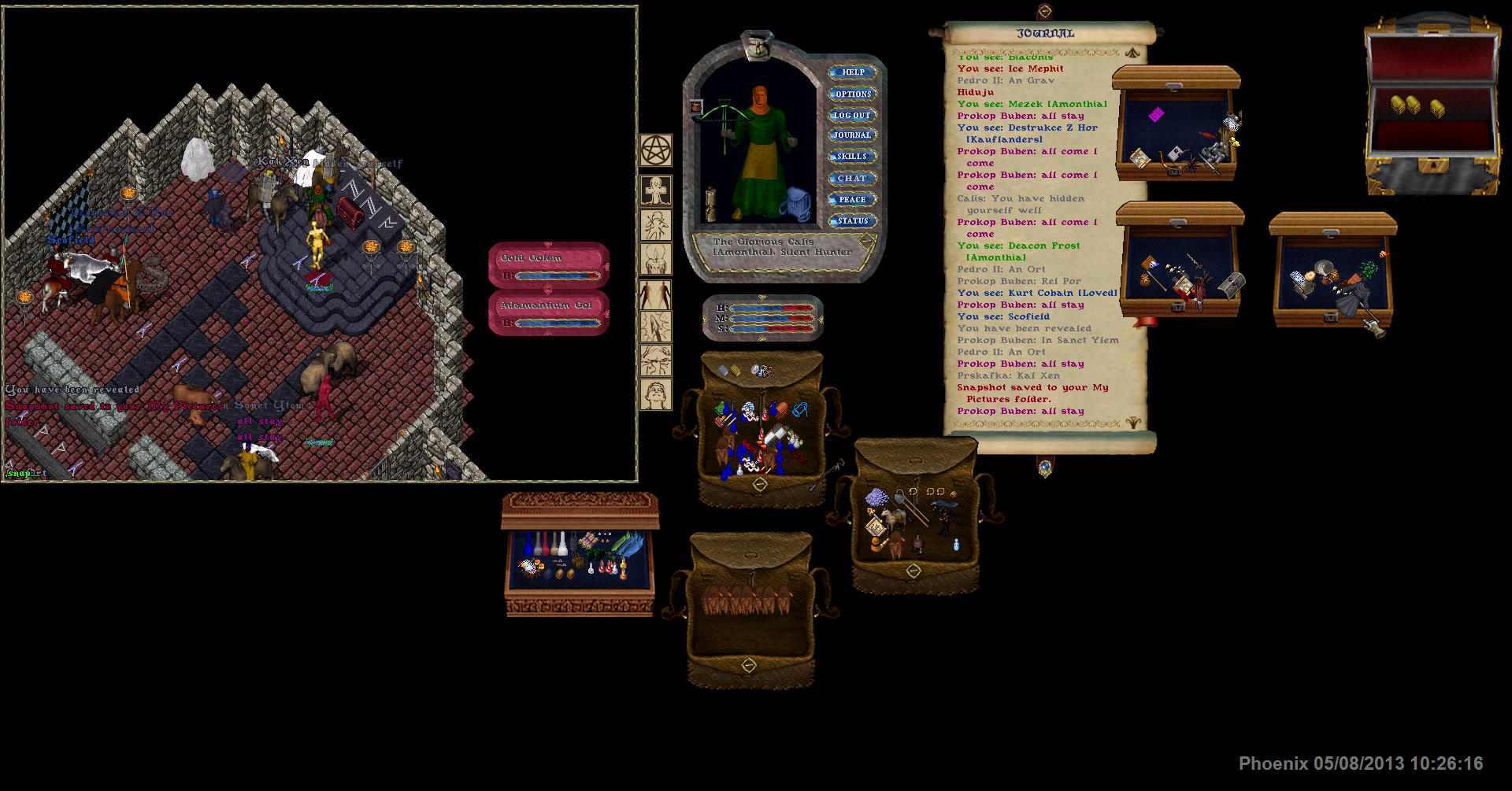Open the JOURNAL from the paperdoll
This screenshot has width=1512, height=791.
pos(853,135)
